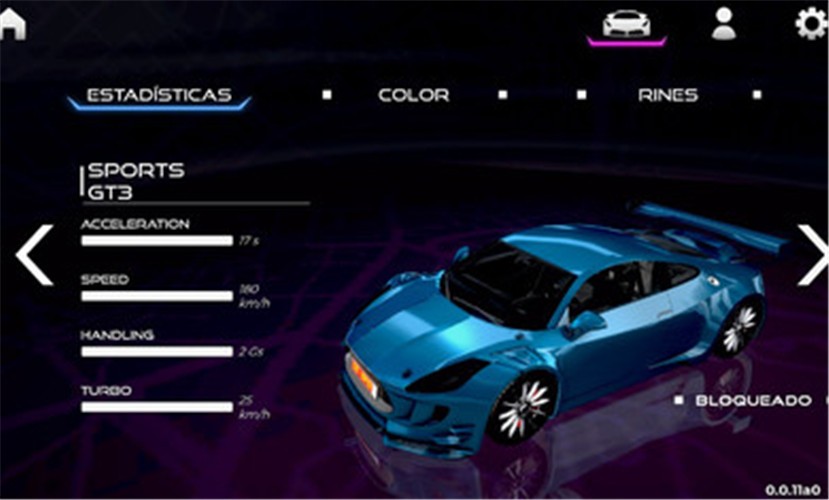Go to the home screen icon
Image resolution: width=829 pixels, height=500 pixels.
pyautogui.click(x=12, y=24)
